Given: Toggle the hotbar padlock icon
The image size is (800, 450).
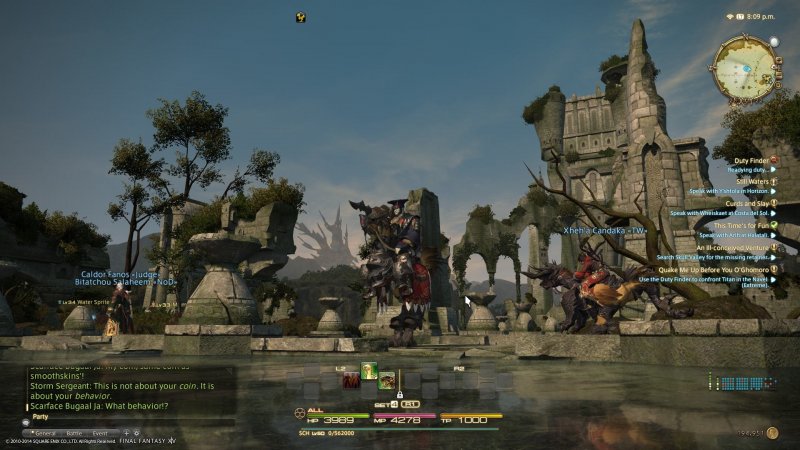Looking at the screenshot, I should point(399,393).
